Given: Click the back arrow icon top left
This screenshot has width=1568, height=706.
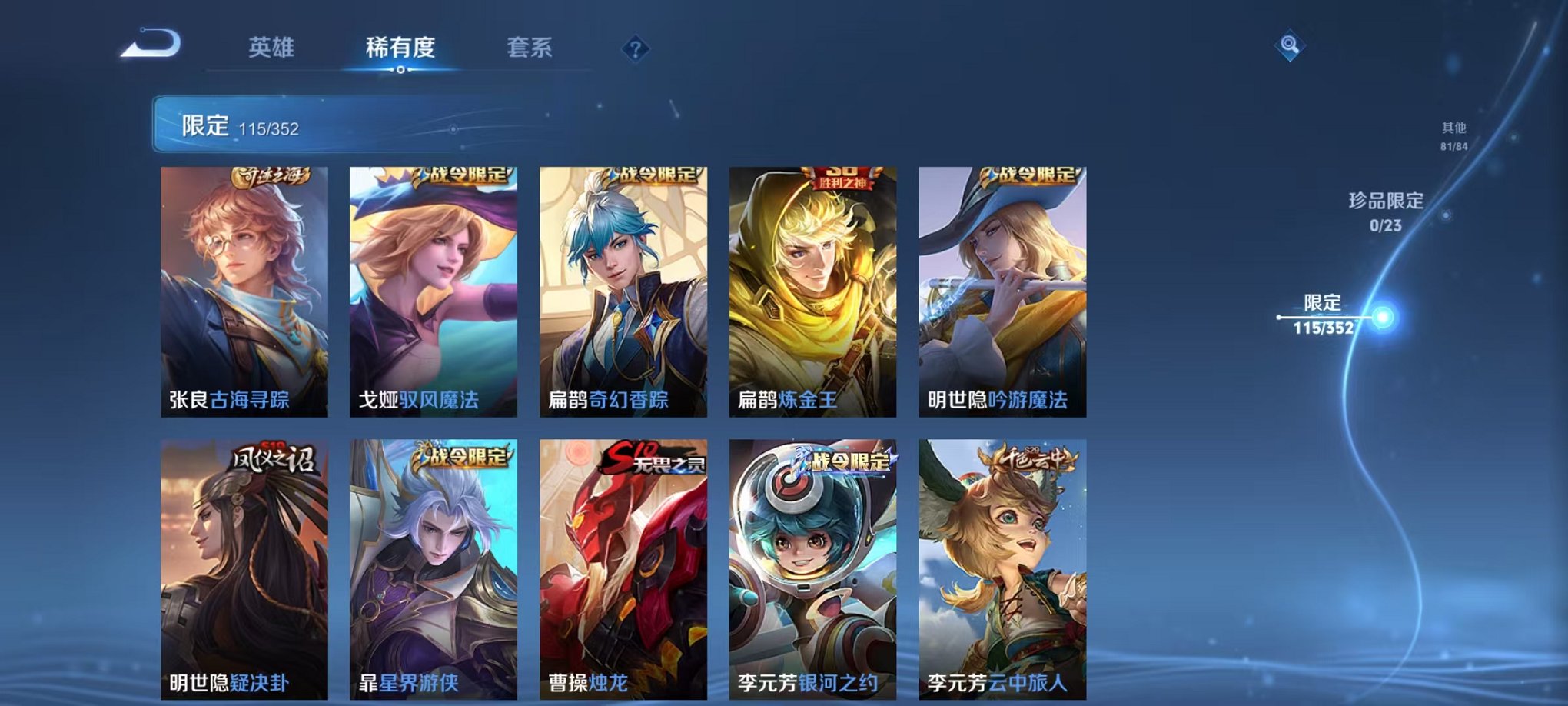Looking at the screenshot, I should pyautogui.click(x=153, y=45).
